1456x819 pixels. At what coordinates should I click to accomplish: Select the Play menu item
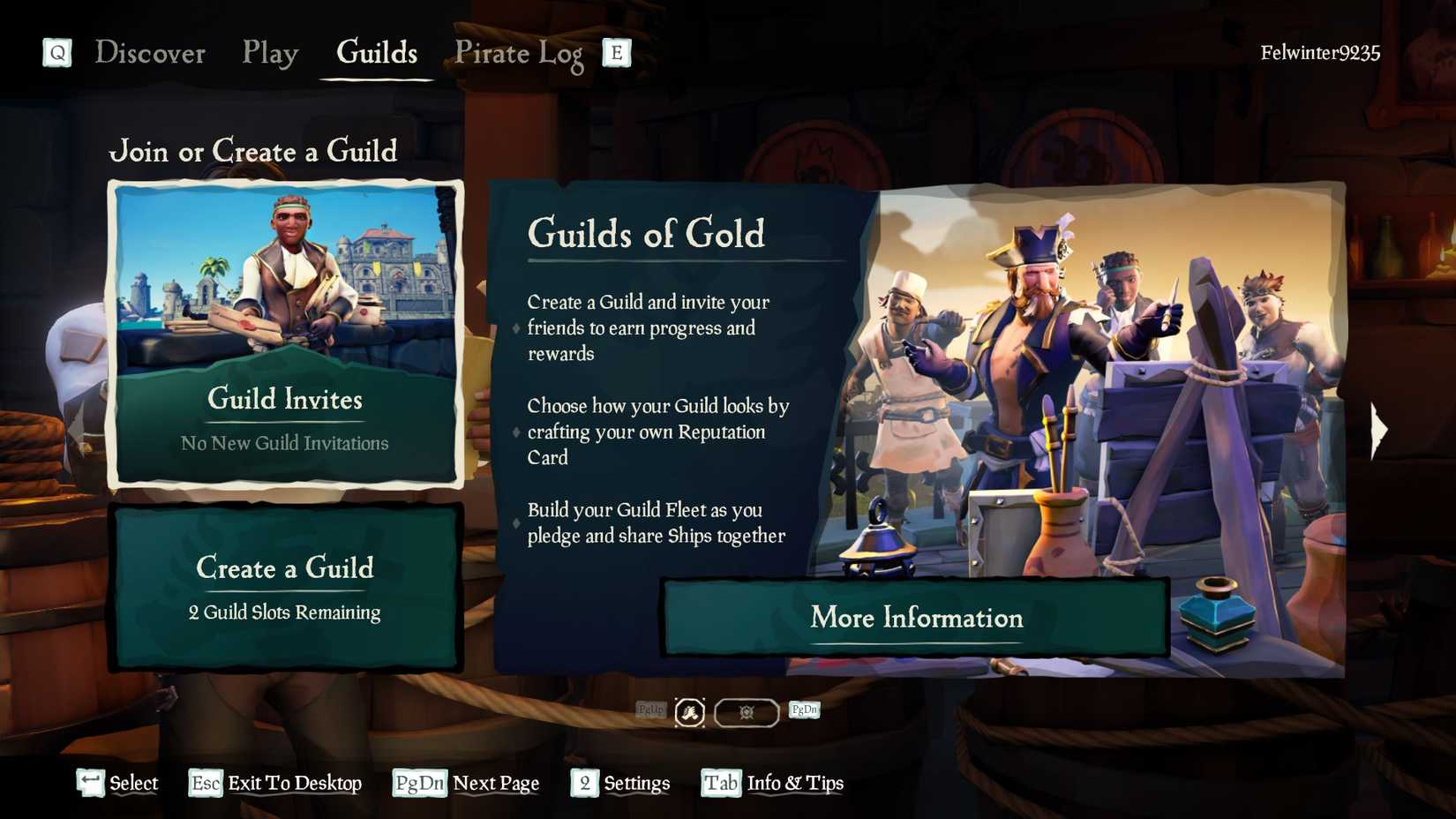[268, 53]
